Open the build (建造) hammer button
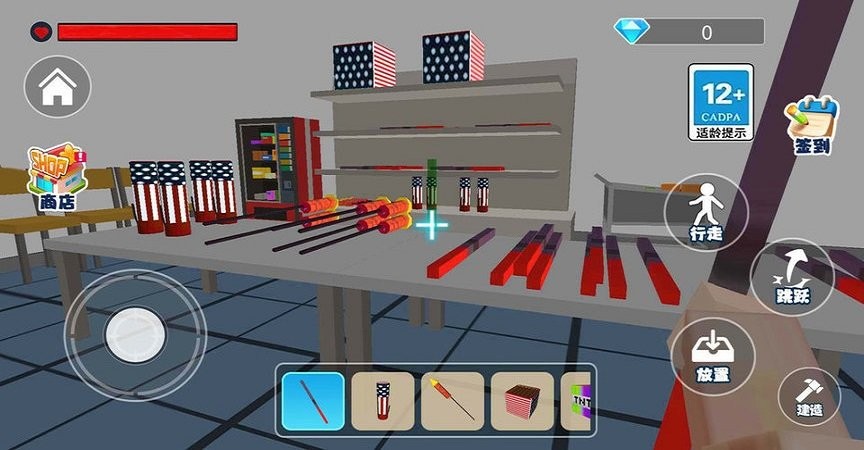 click(x=810, y=396)
